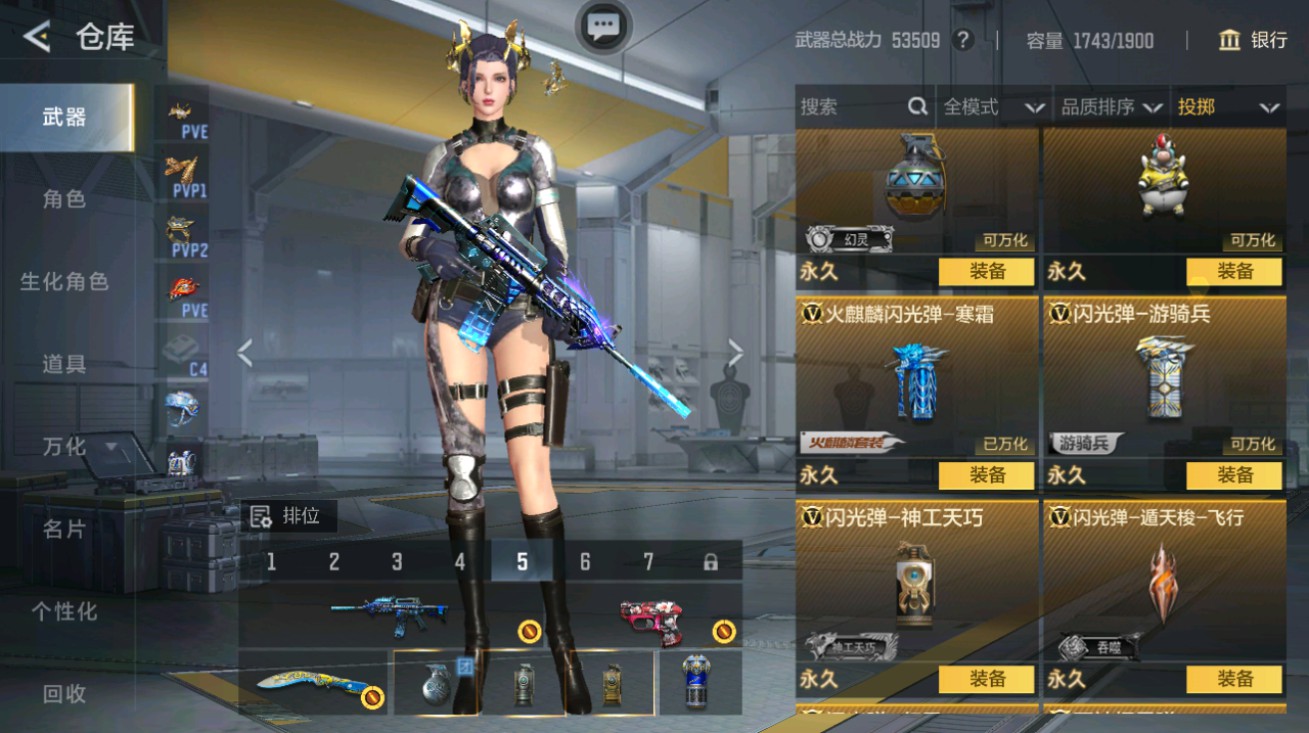Screen dimensions: 1309x733
Task: Select loadout slot 5
Action: 519,562
